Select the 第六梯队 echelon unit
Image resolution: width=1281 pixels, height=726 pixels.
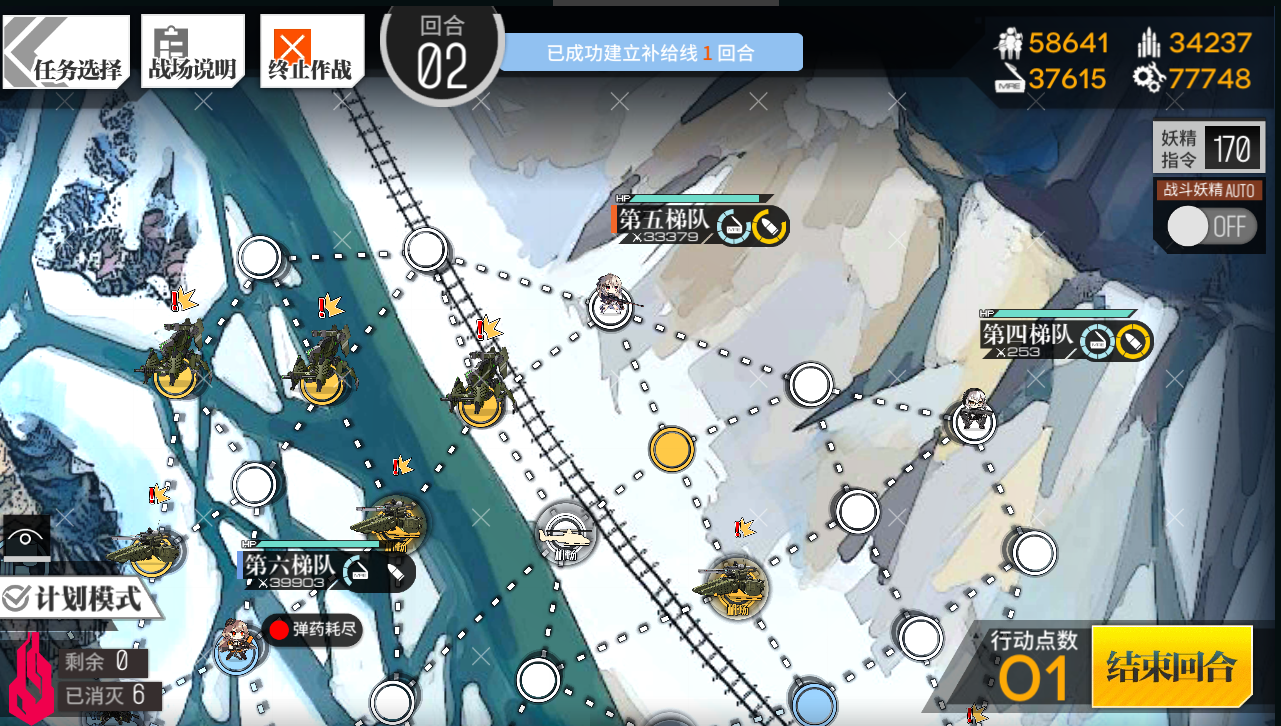[x=238, y=647]
